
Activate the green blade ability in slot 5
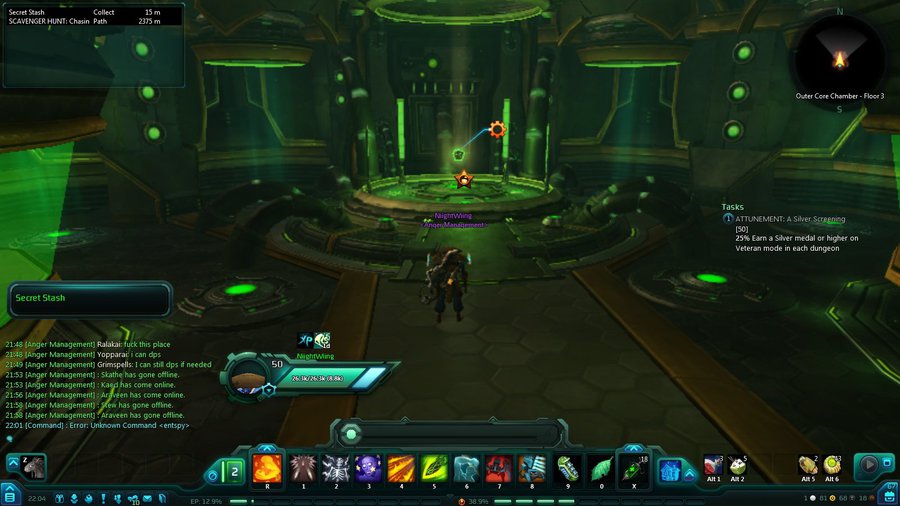coord(434,467)
